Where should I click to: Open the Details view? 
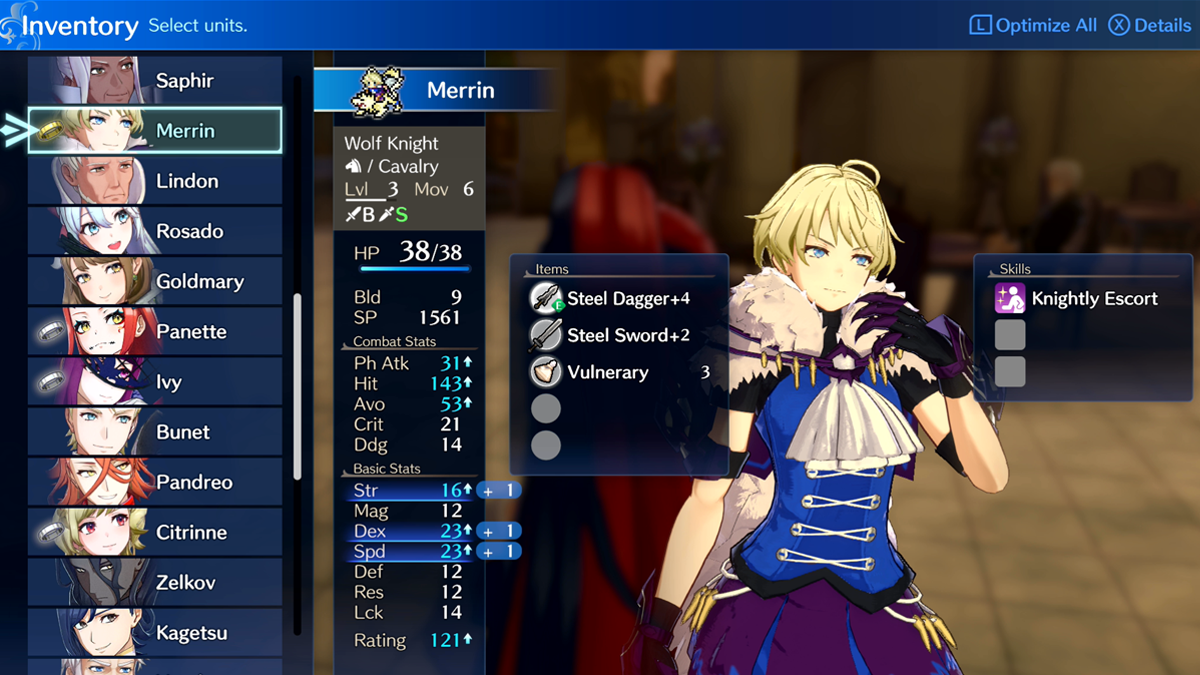point(1150,25)
